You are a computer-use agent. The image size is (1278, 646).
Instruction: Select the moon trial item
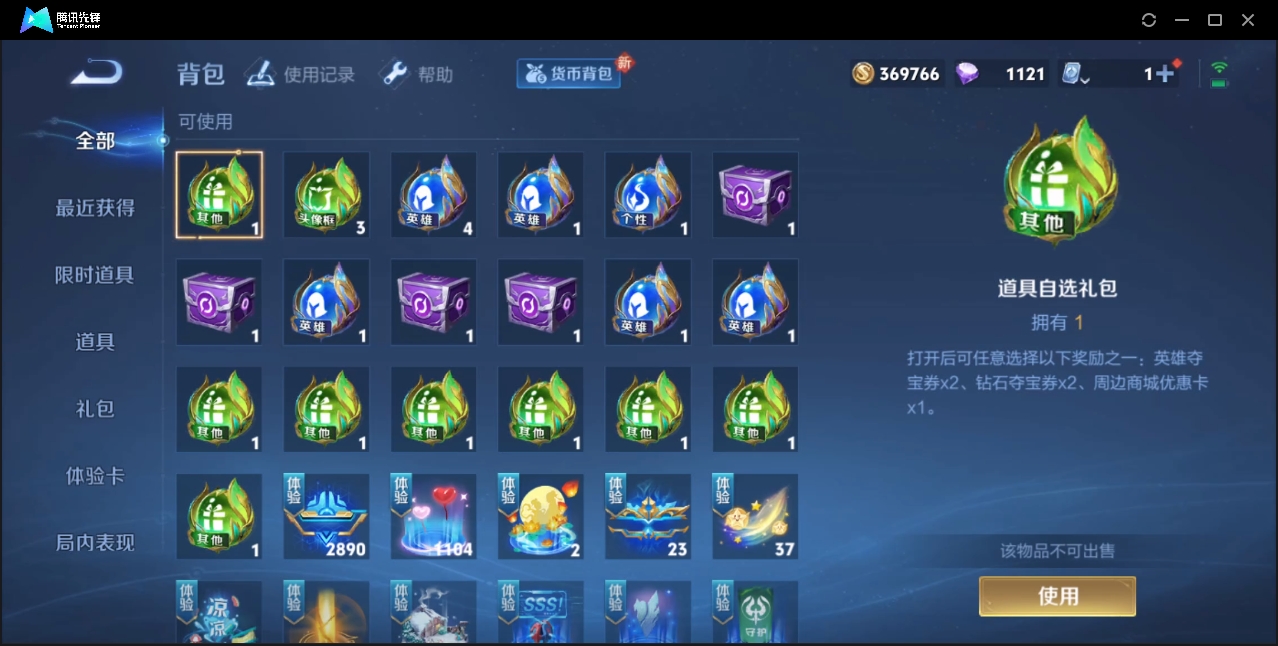541,516
